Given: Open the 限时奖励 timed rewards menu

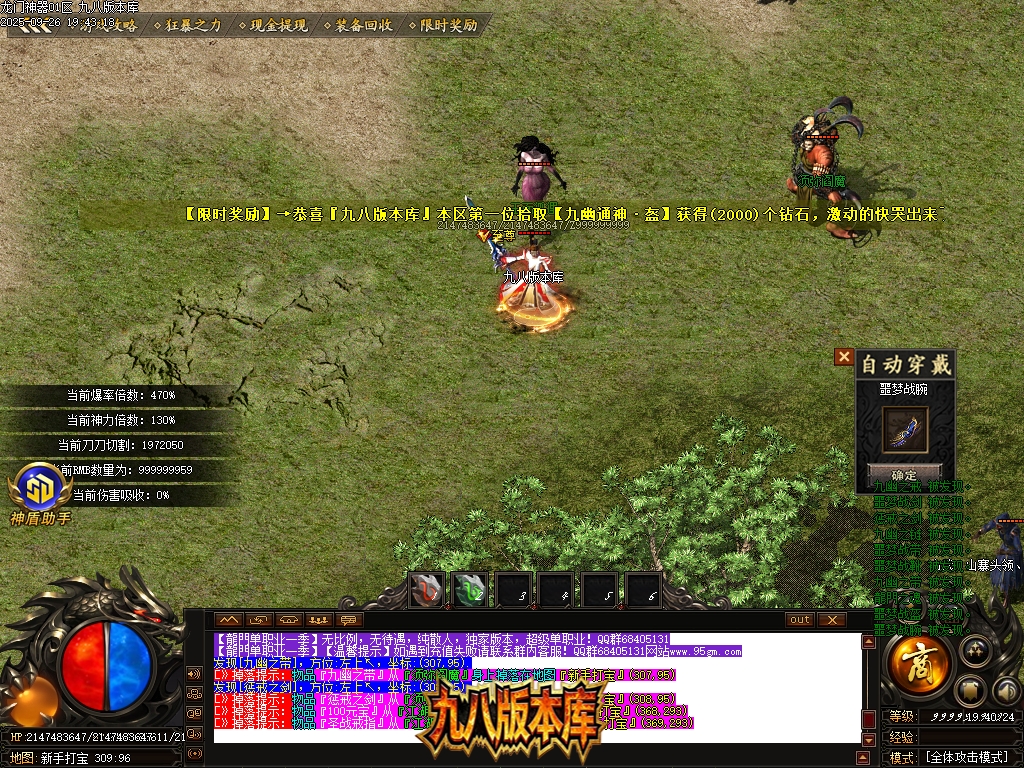Looking at the screenshot, I should coord(449,26).
